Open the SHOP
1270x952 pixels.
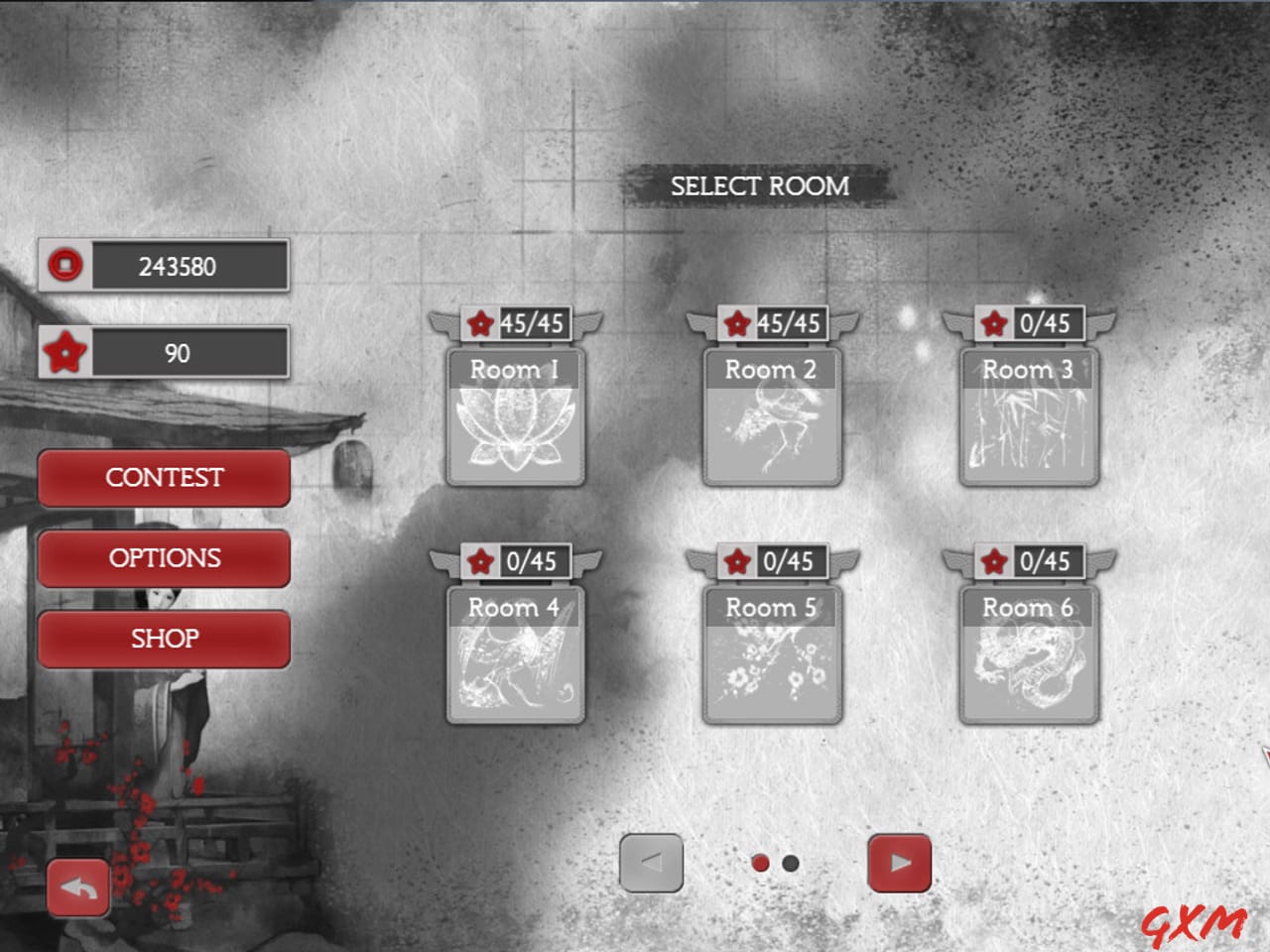coord(164,639)
